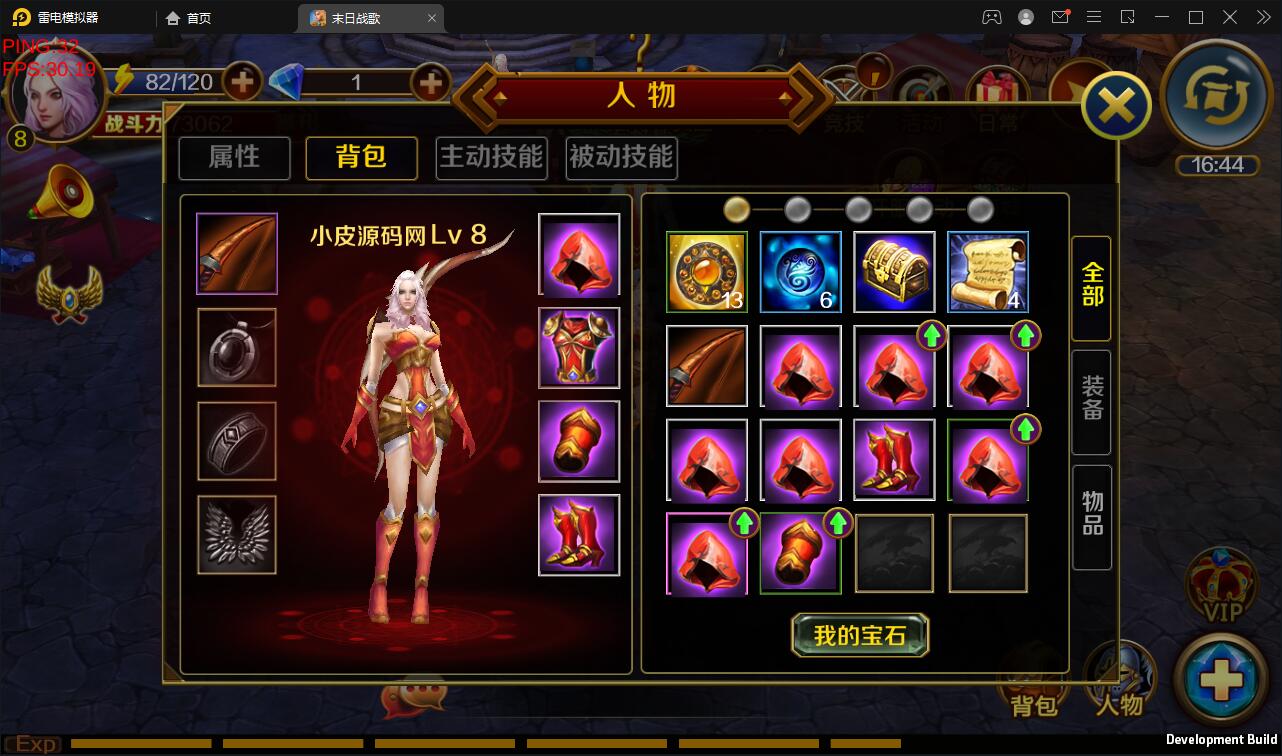Open the blue plus recharge icon
This screenshot has width=1282, height=756.
tap(1224, 674)
